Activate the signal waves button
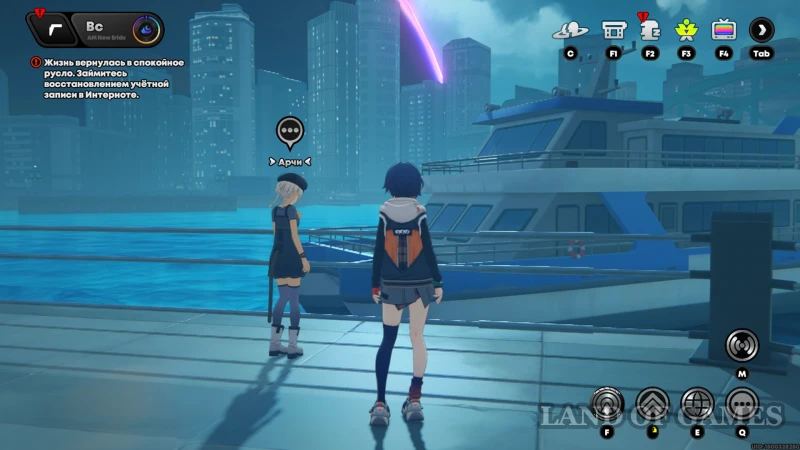This screenshot has height=450, width=800. (x=742, y=345)
